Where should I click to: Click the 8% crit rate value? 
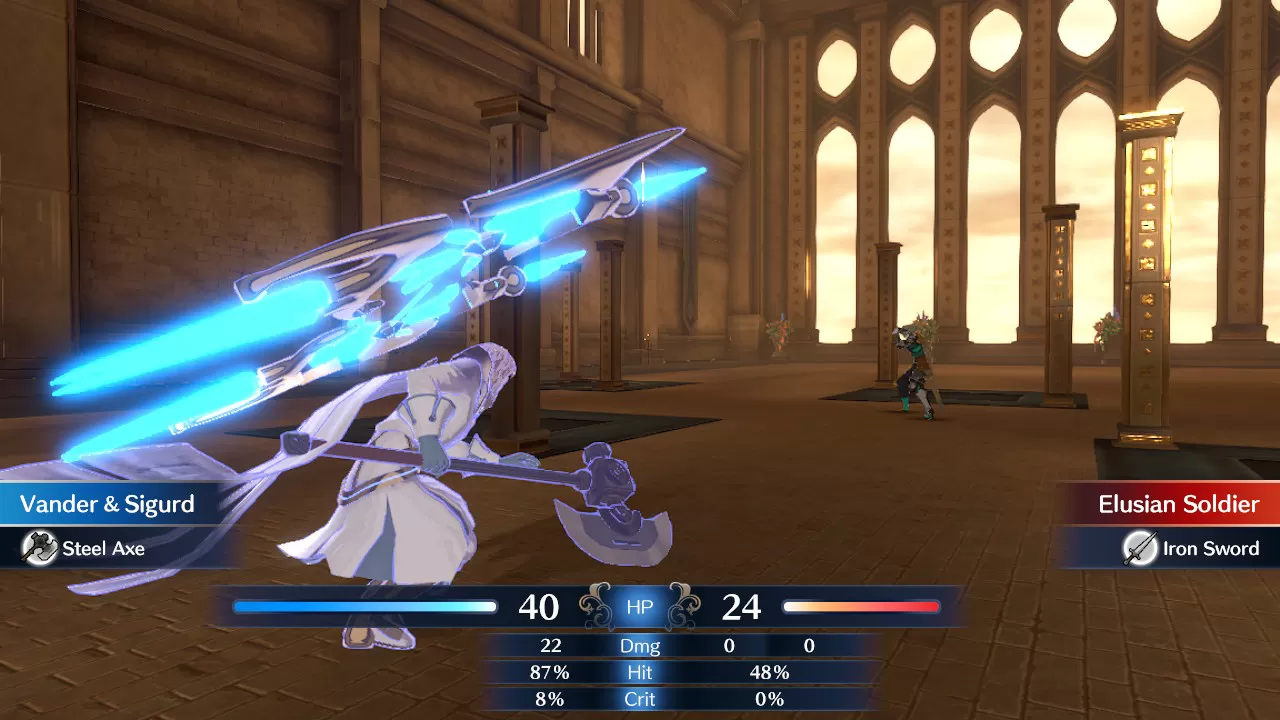coord(552,699)
